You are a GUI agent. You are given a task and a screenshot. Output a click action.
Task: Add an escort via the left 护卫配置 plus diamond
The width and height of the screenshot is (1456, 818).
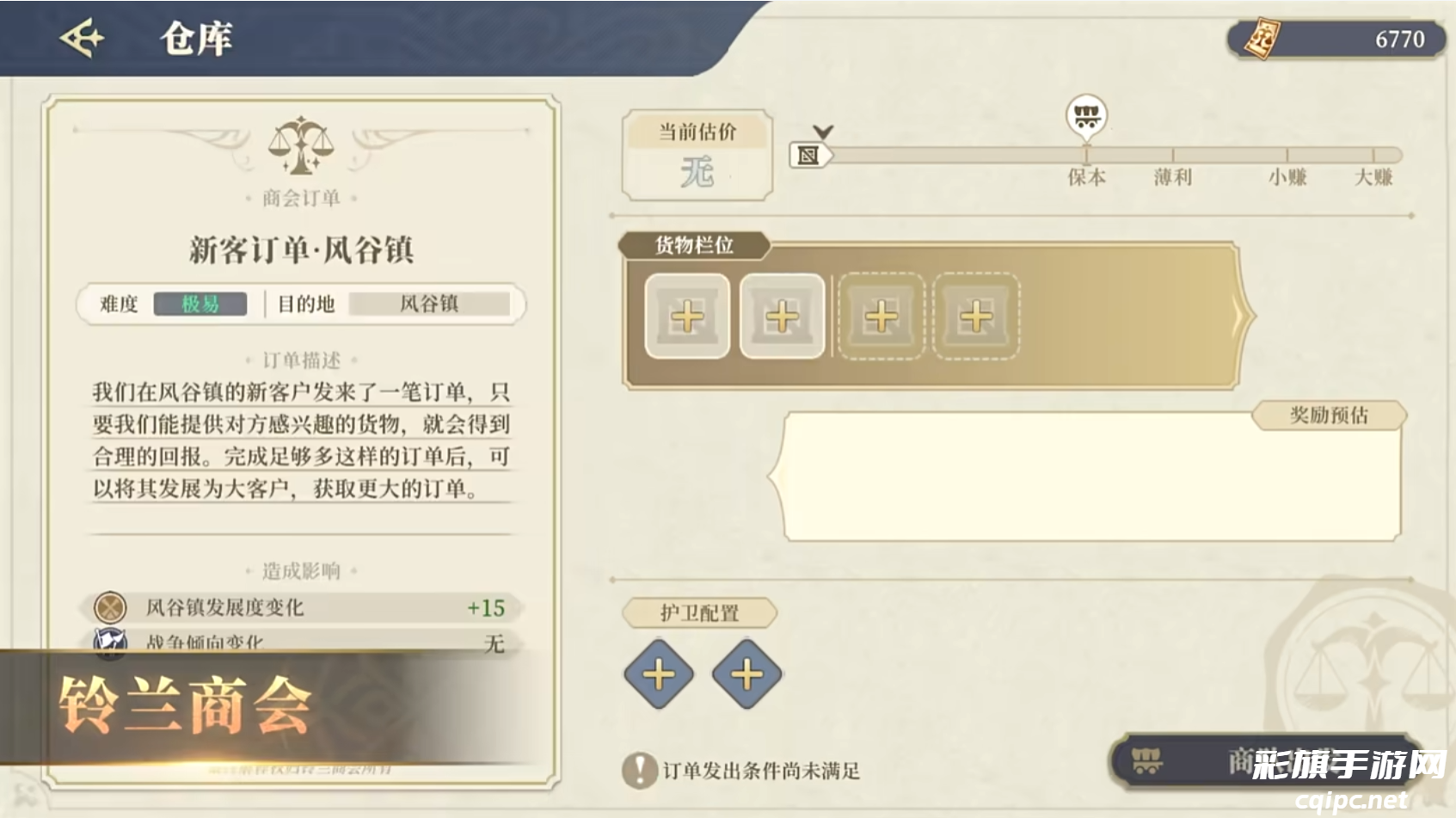coord(658,673)
